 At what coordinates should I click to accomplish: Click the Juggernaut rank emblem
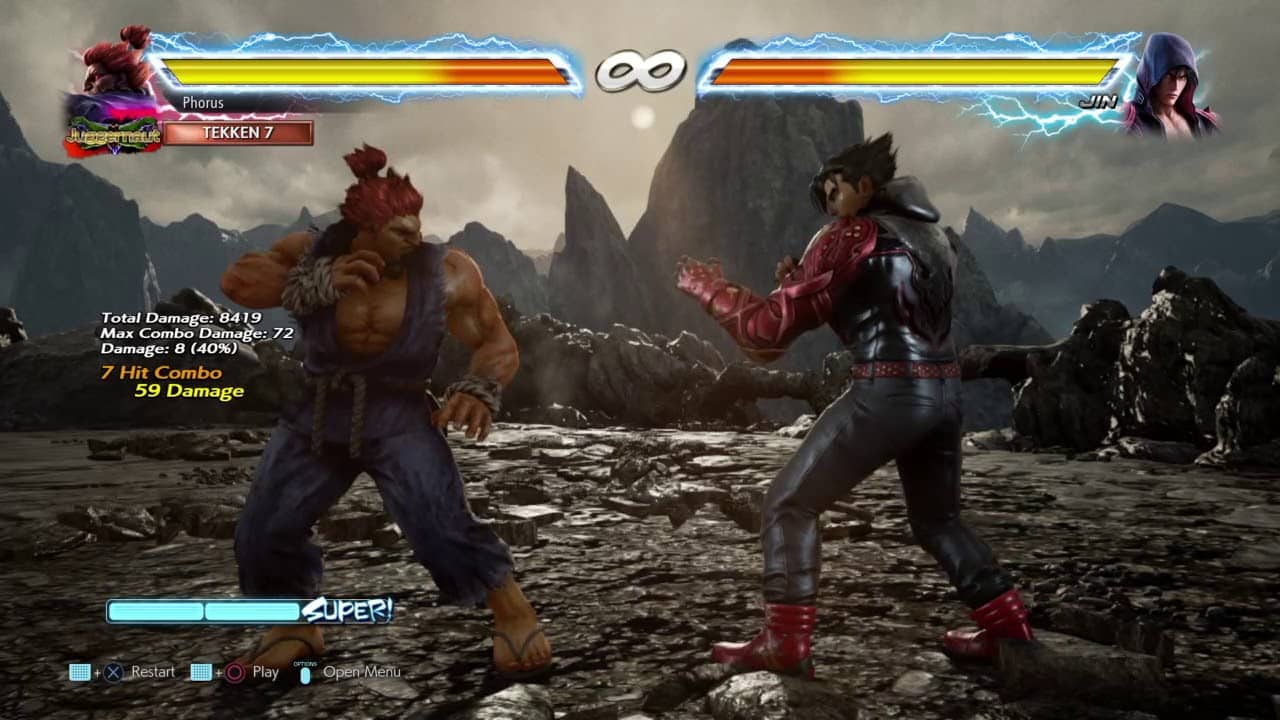[x=112, y=136]
